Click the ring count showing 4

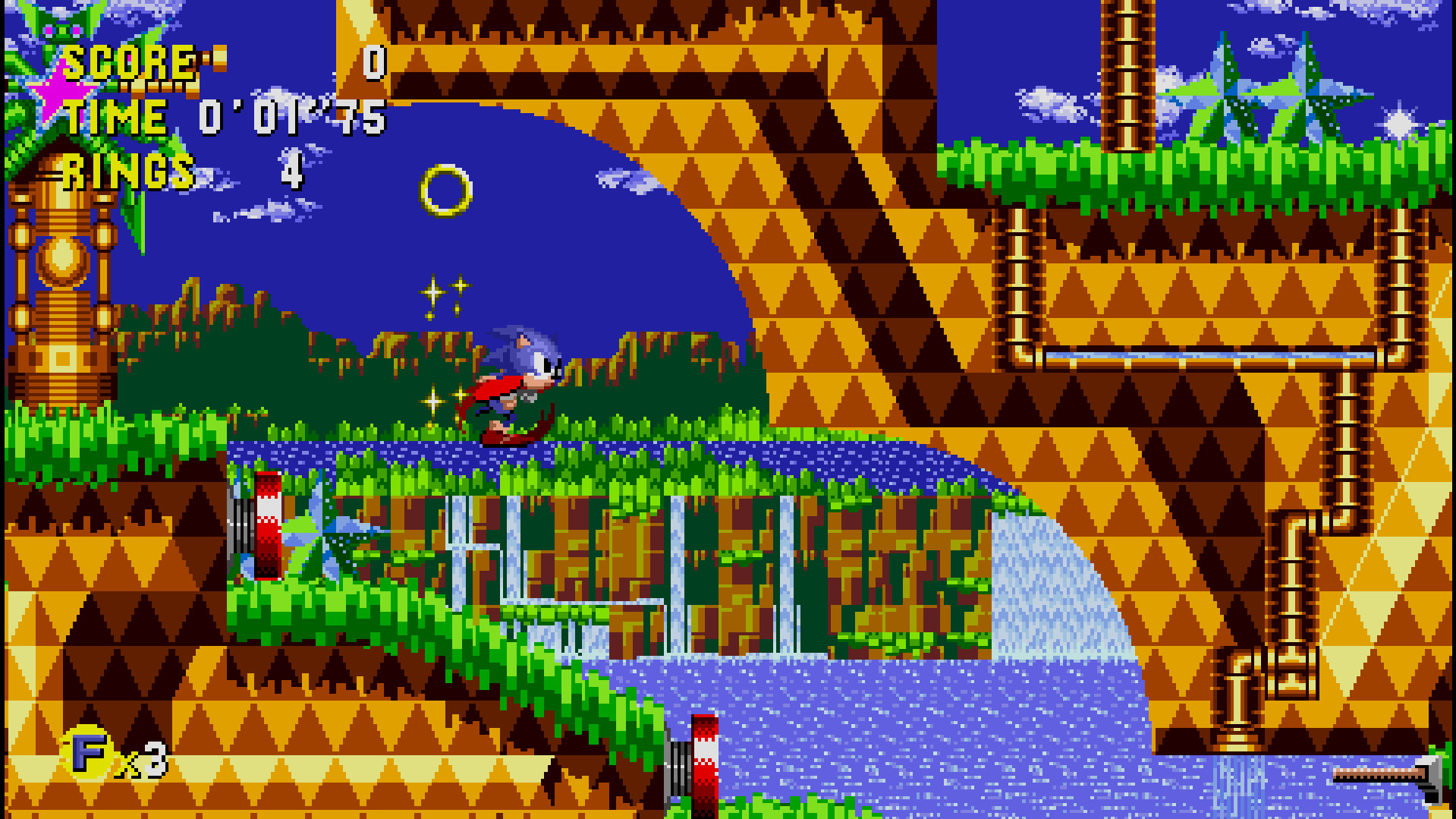pos(291,173)
